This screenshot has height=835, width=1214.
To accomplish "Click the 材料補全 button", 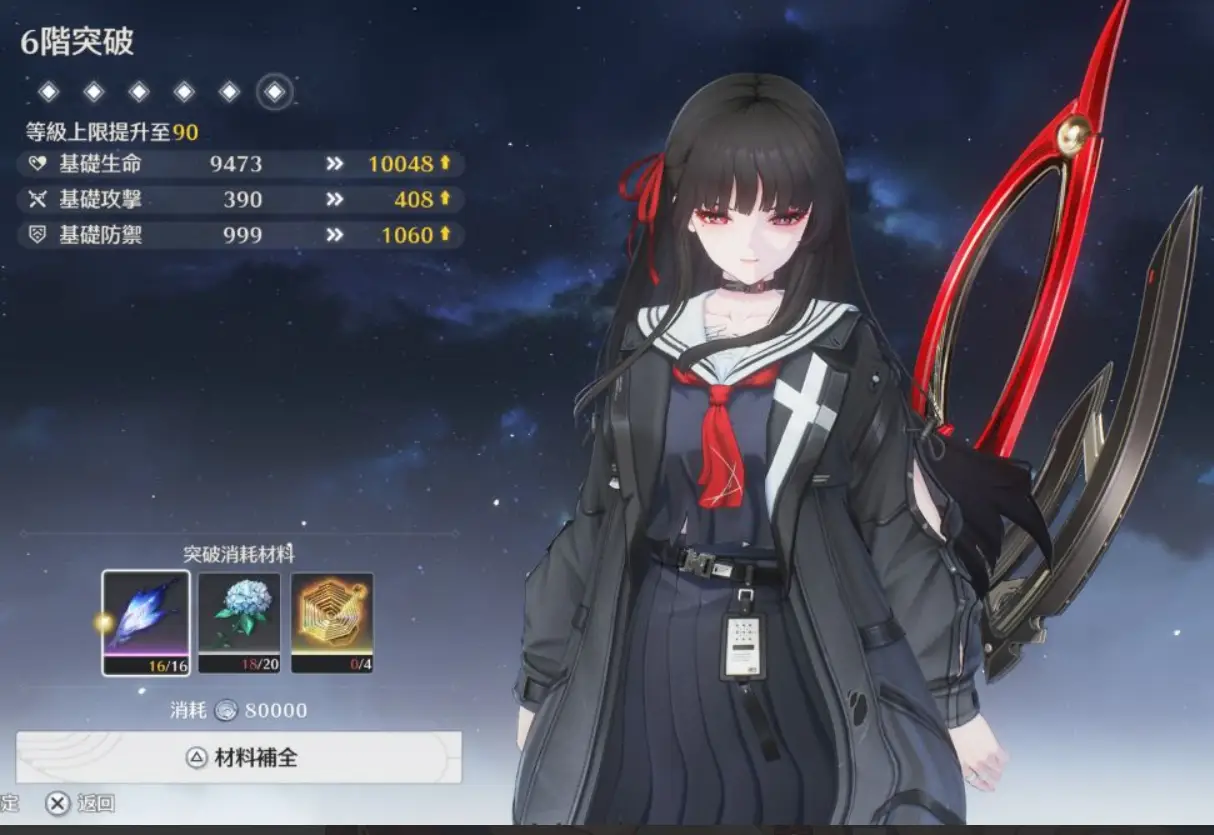I will point(239,757).
